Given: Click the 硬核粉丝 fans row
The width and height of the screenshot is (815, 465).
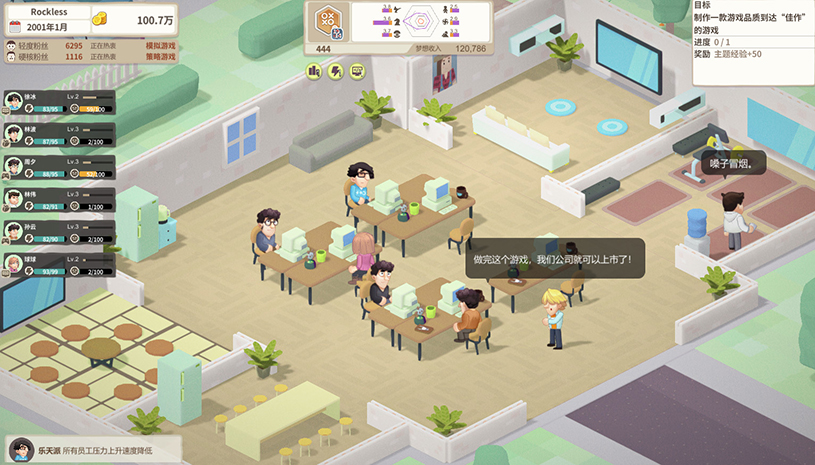Looking at the screenshot, I should coord(90,57).
